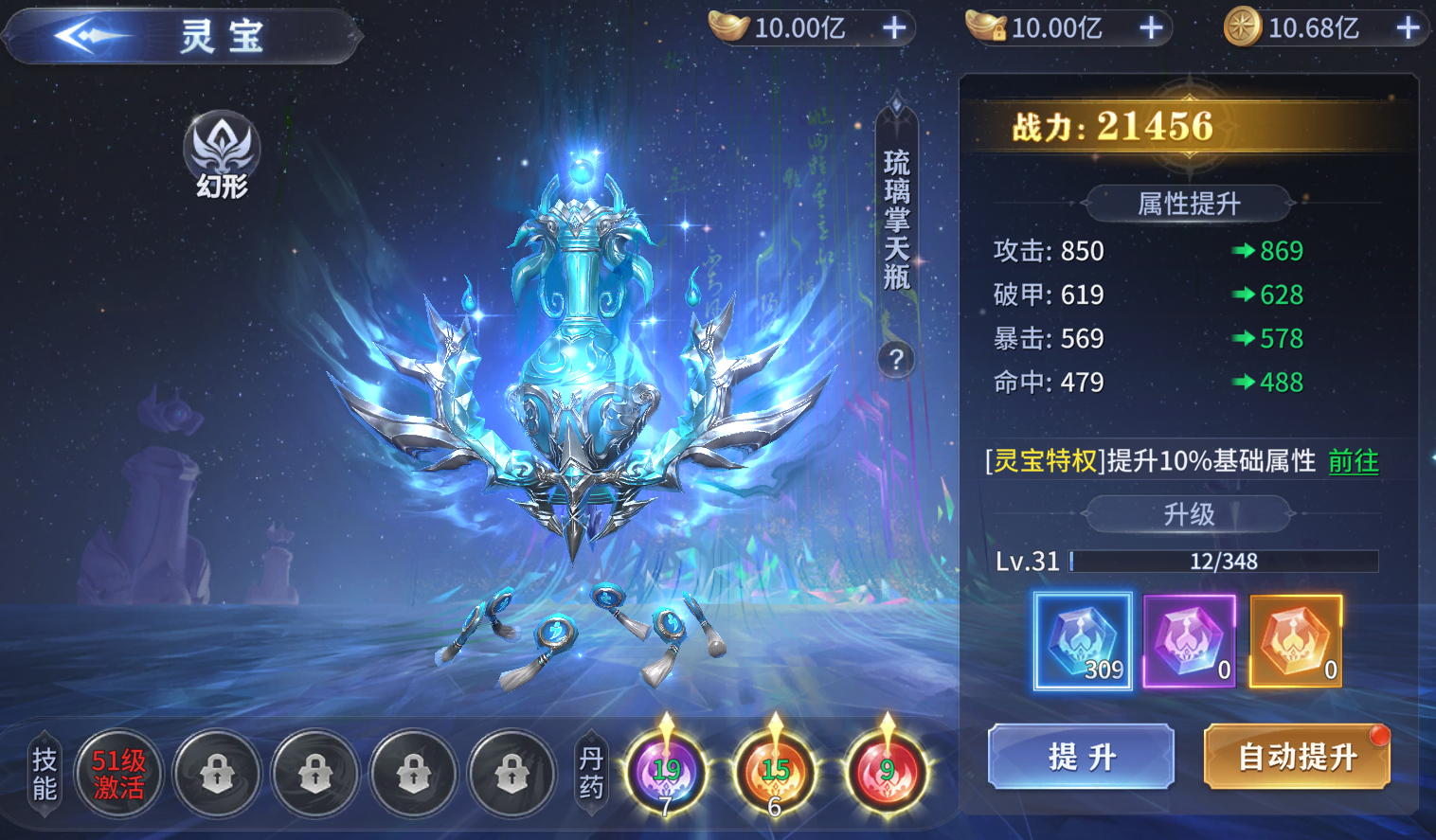Viewport: 1436px width, 840px height.
Task: Select the orange upgrade stone slot
Action: [1296, 641]
